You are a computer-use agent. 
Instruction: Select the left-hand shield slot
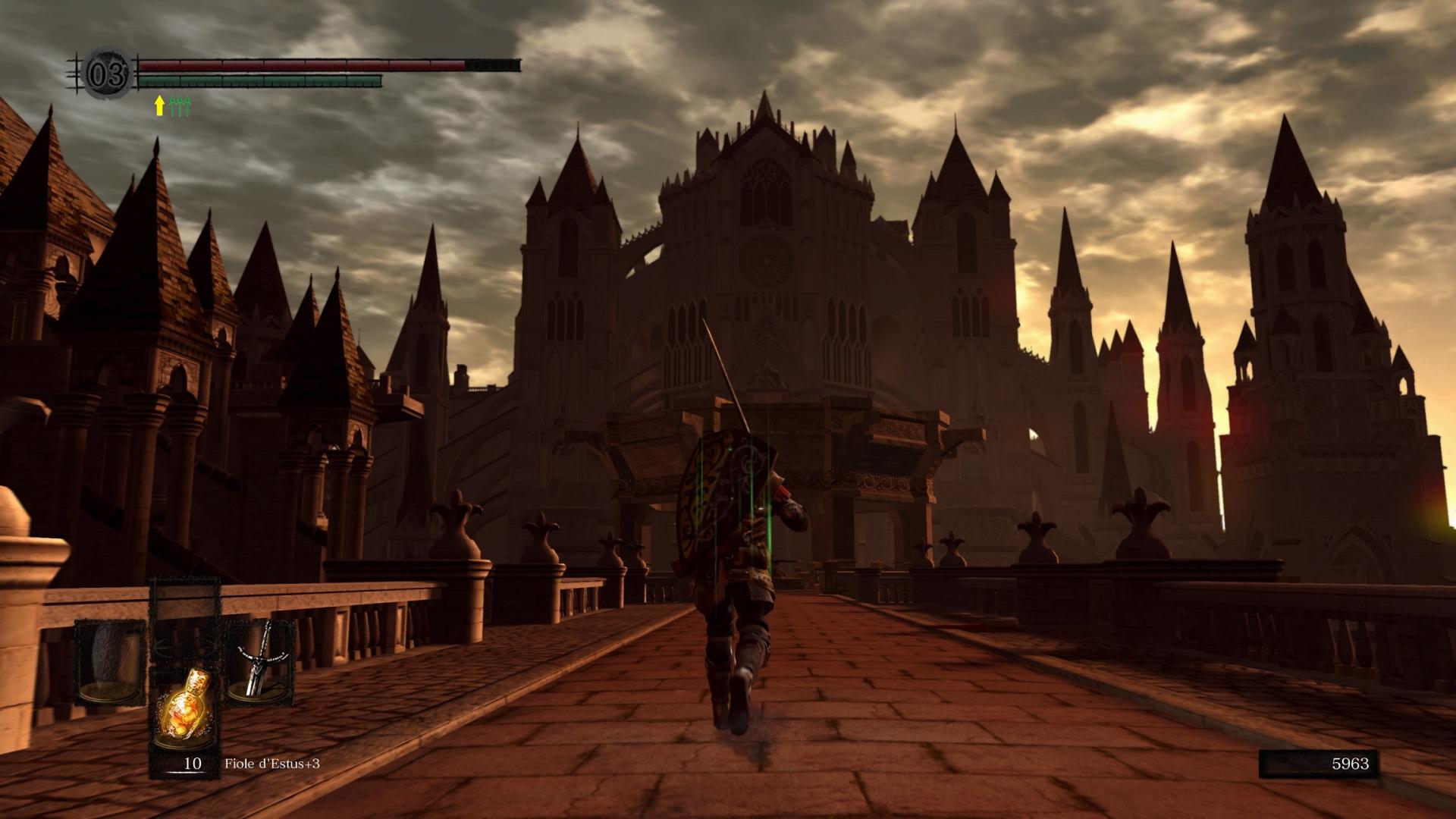(111, 661)
